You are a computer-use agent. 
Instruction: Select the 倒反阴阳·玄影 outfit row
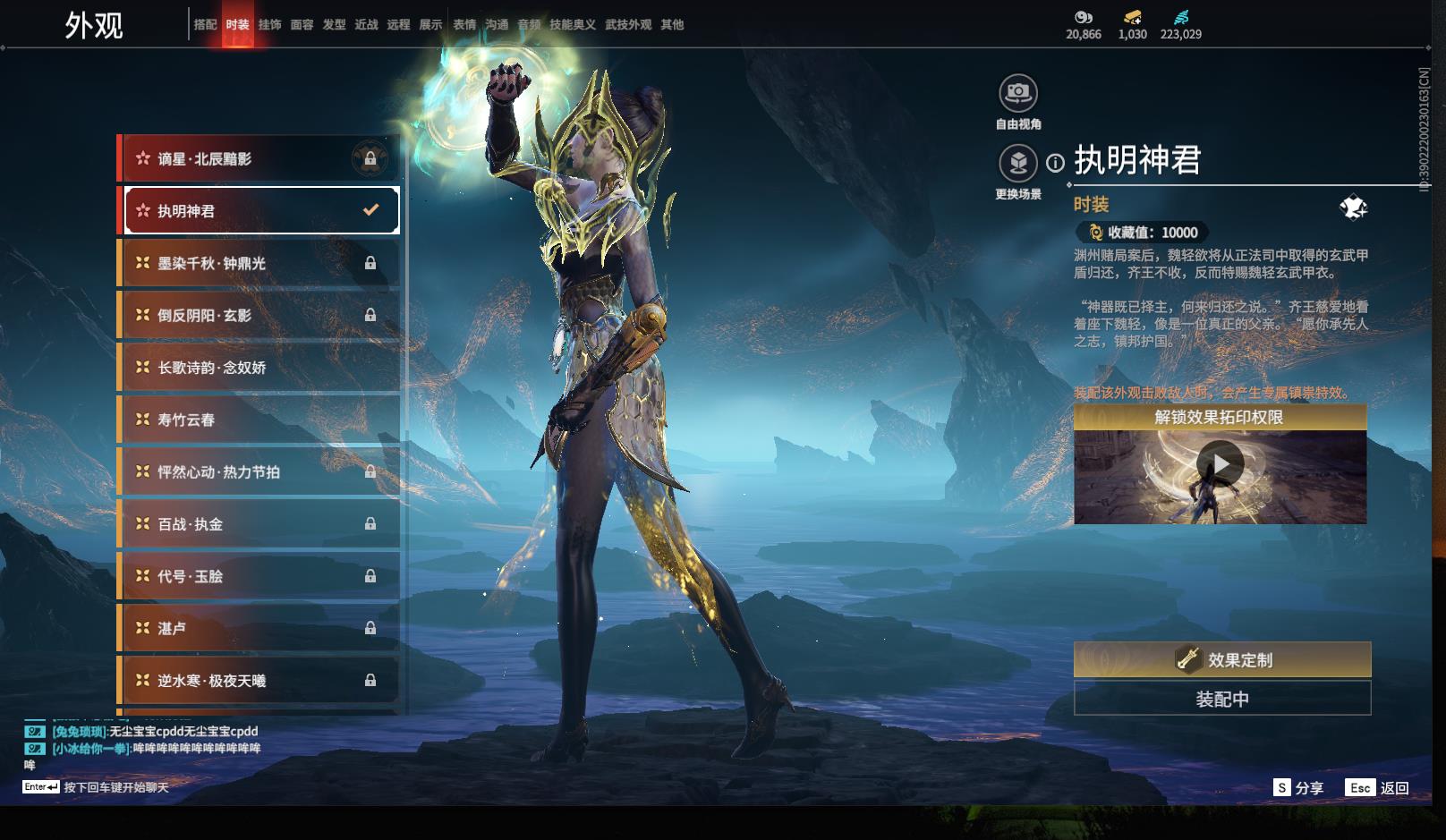point(259,315)
